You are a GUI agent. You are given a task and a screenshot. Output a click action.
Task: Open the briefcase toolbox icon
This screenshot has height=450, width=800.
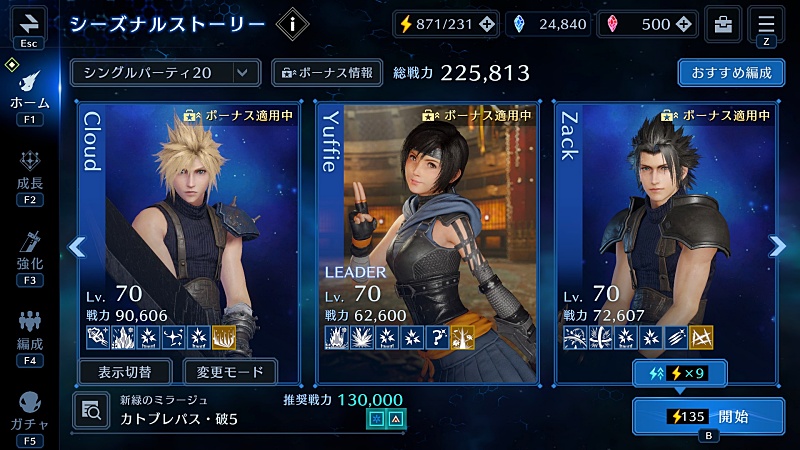[x=722, y=24]
